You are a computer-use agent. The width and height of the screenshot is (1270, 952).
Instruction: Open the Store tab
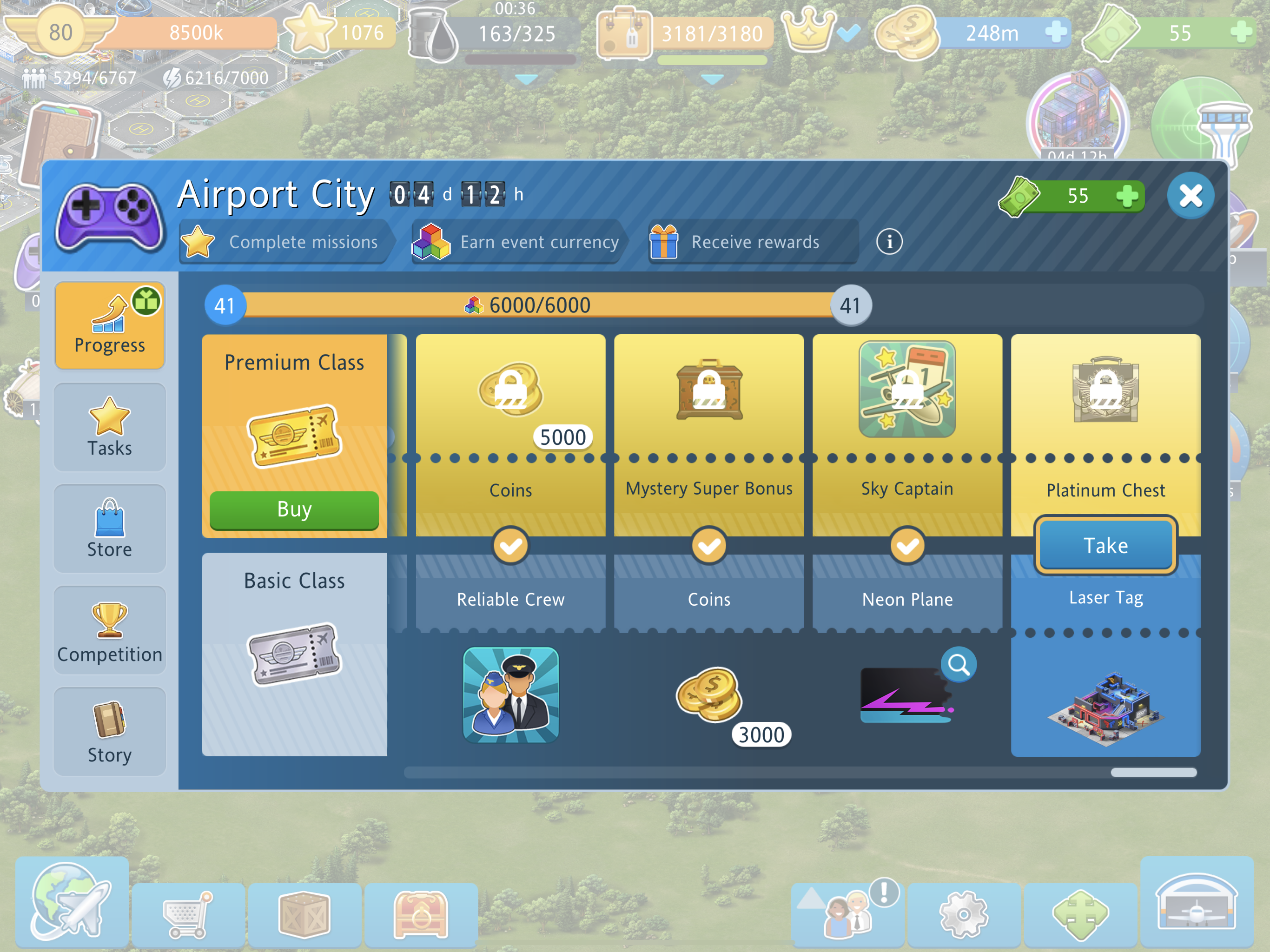pyautogui.click(x=110, y=529)
